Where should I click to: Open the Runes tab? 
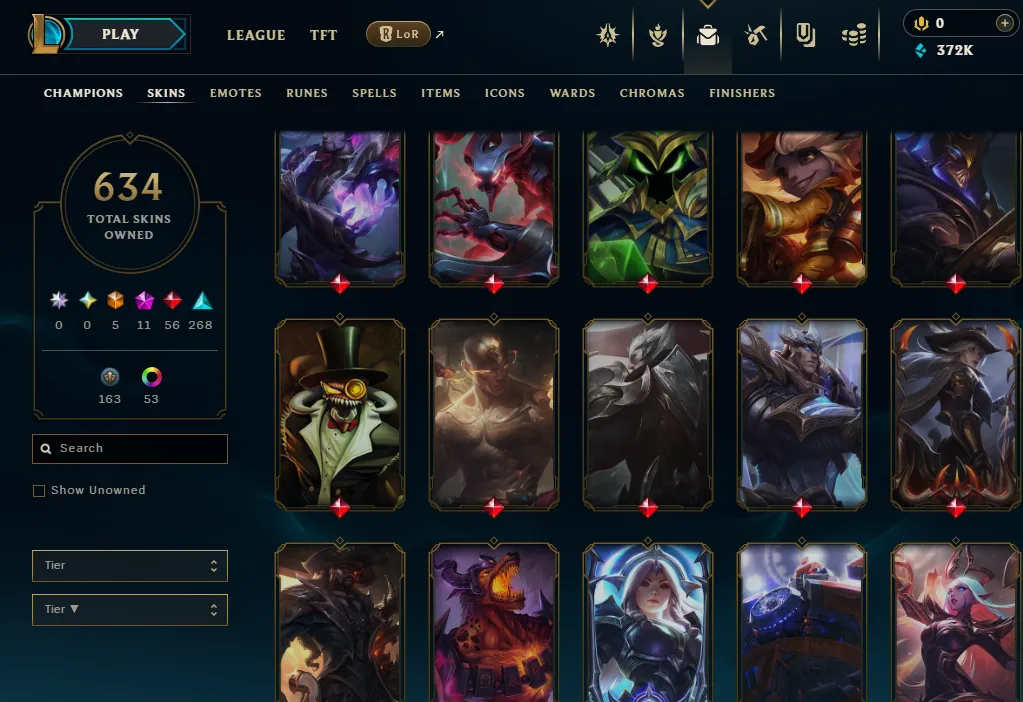(x=307, y=93)
